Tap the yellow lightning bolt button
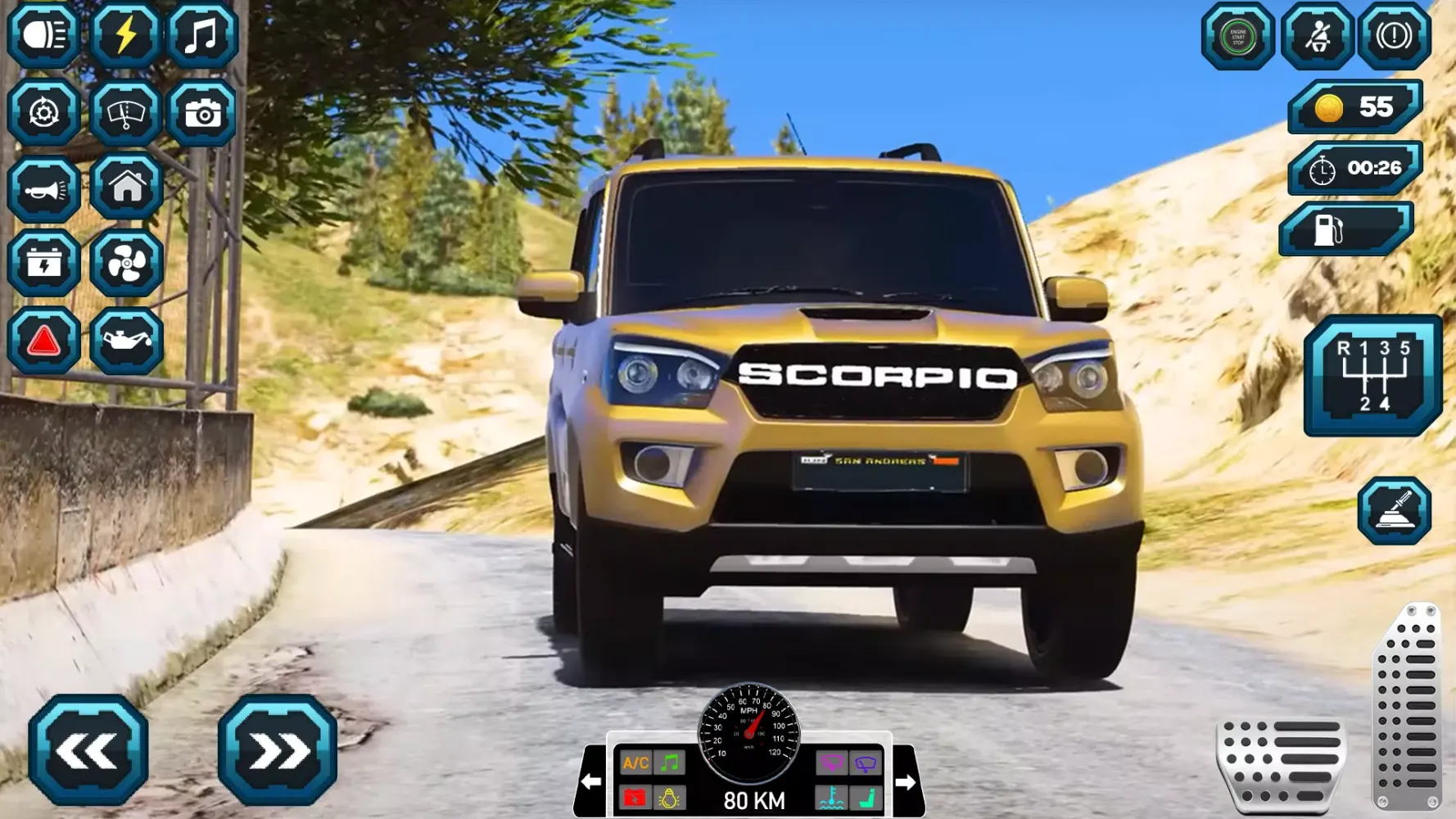1456x819 pixels. coord(124,35)
